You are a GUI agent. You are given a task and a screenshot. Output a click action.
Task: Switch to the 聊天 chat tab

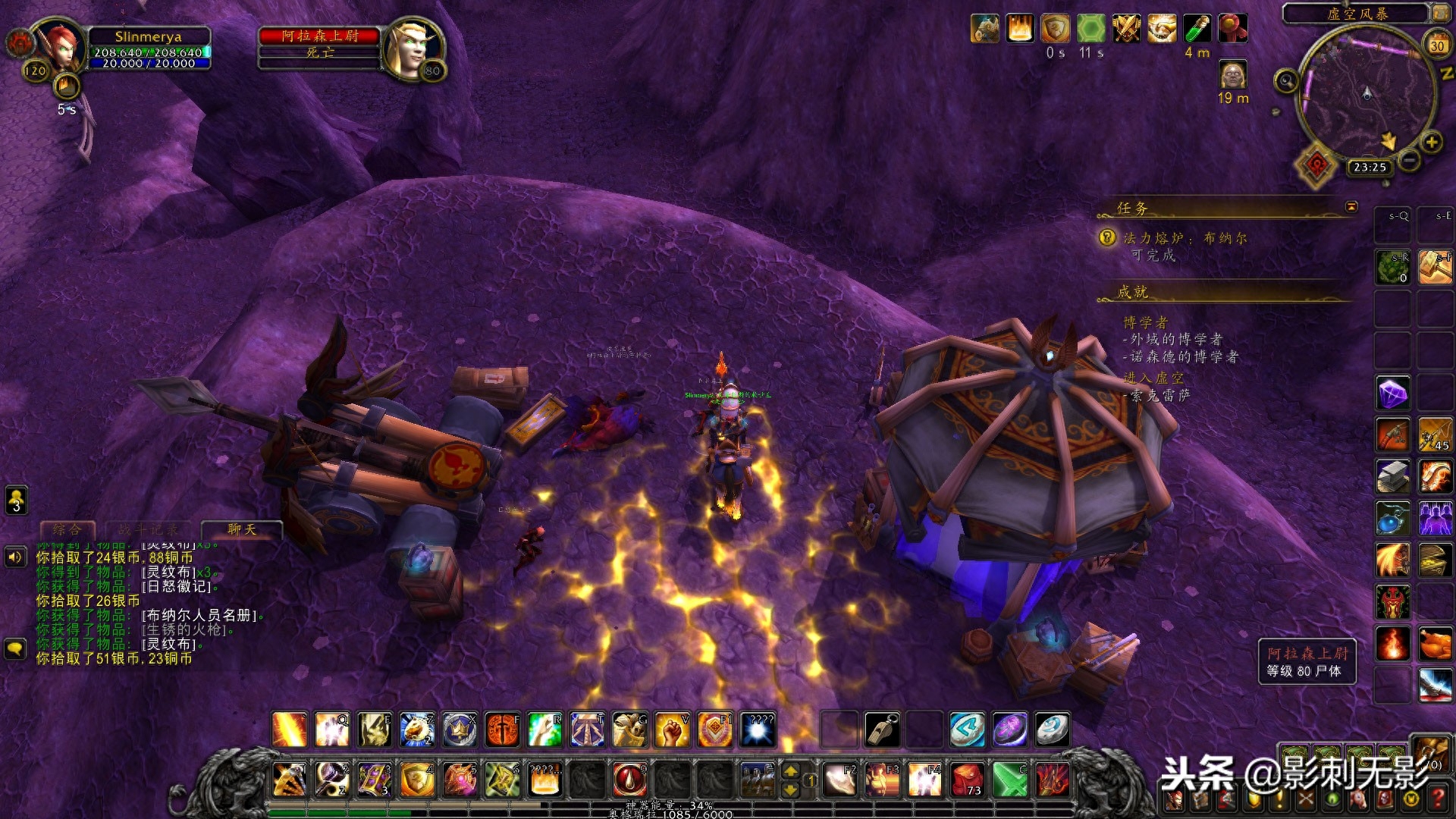241,529
